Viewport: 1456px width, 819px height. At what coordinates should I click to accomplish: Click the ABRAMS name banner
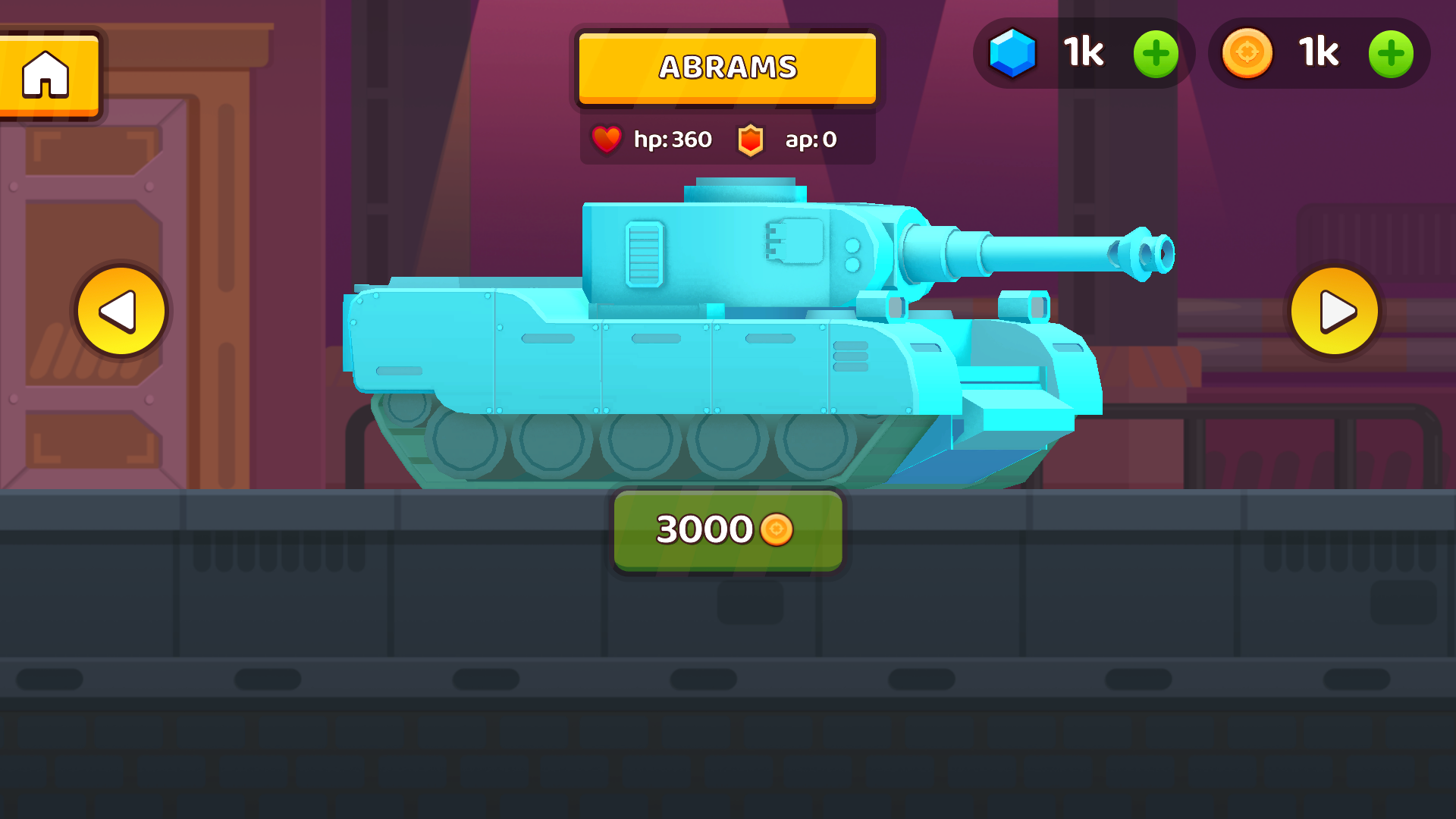click(x=726, y=68)
